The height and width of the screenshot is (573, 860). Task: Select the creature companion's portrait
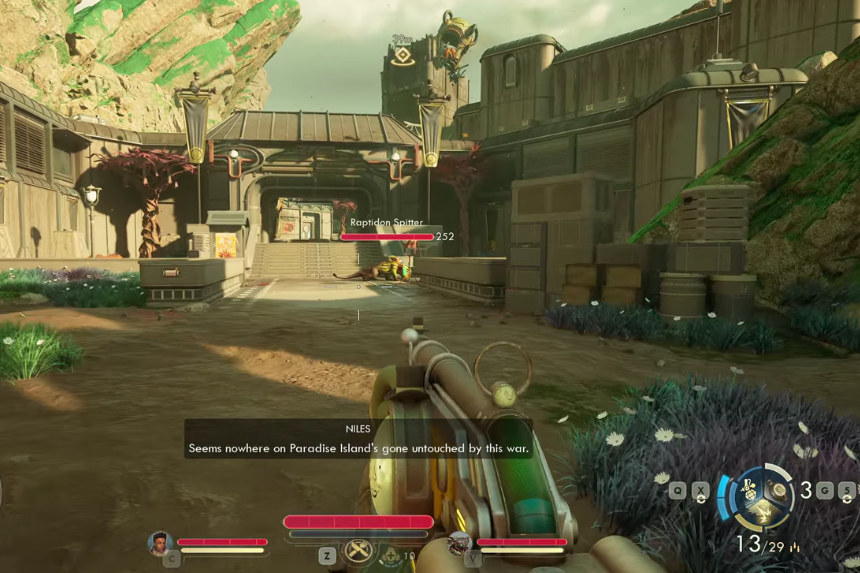[459, 543]
